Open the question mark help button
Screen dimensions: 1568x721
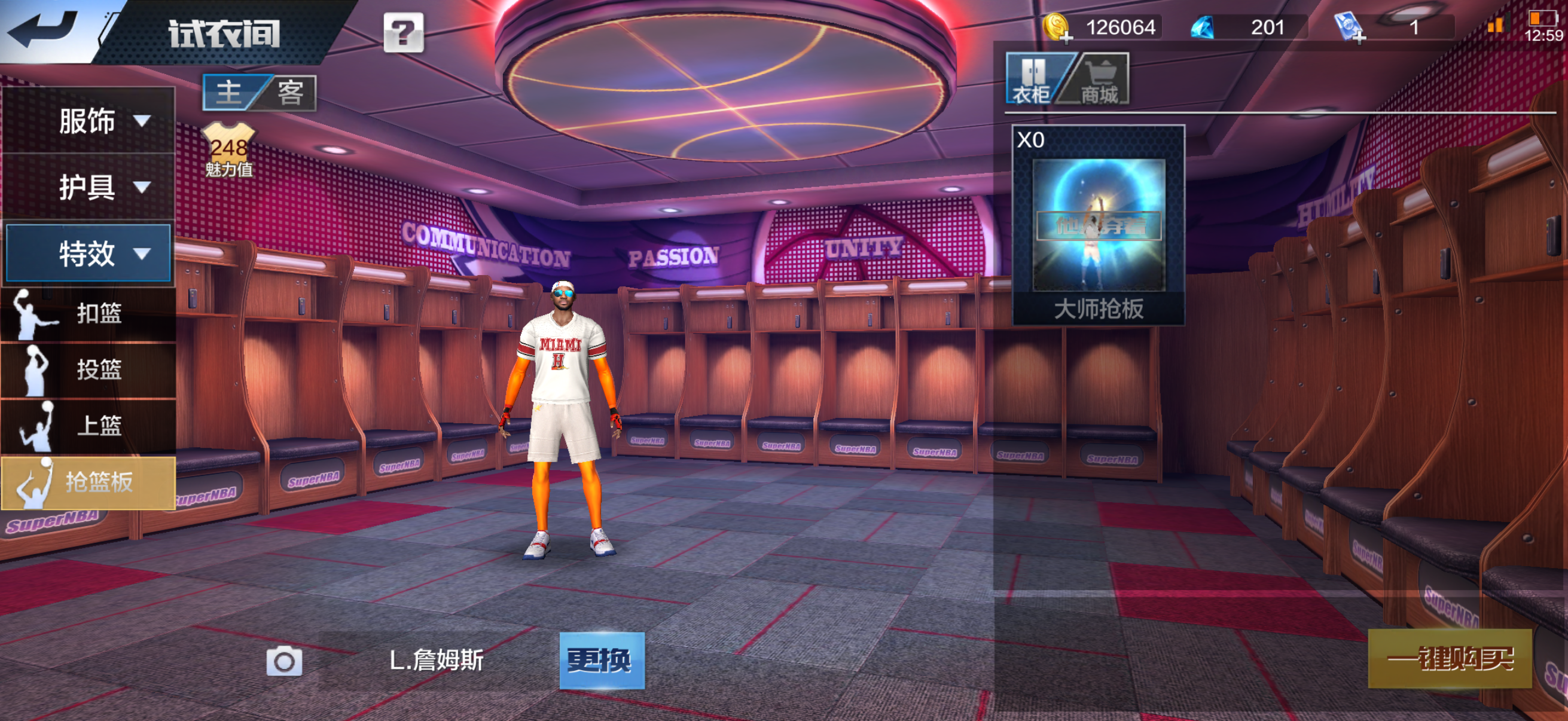coord(403,32)
